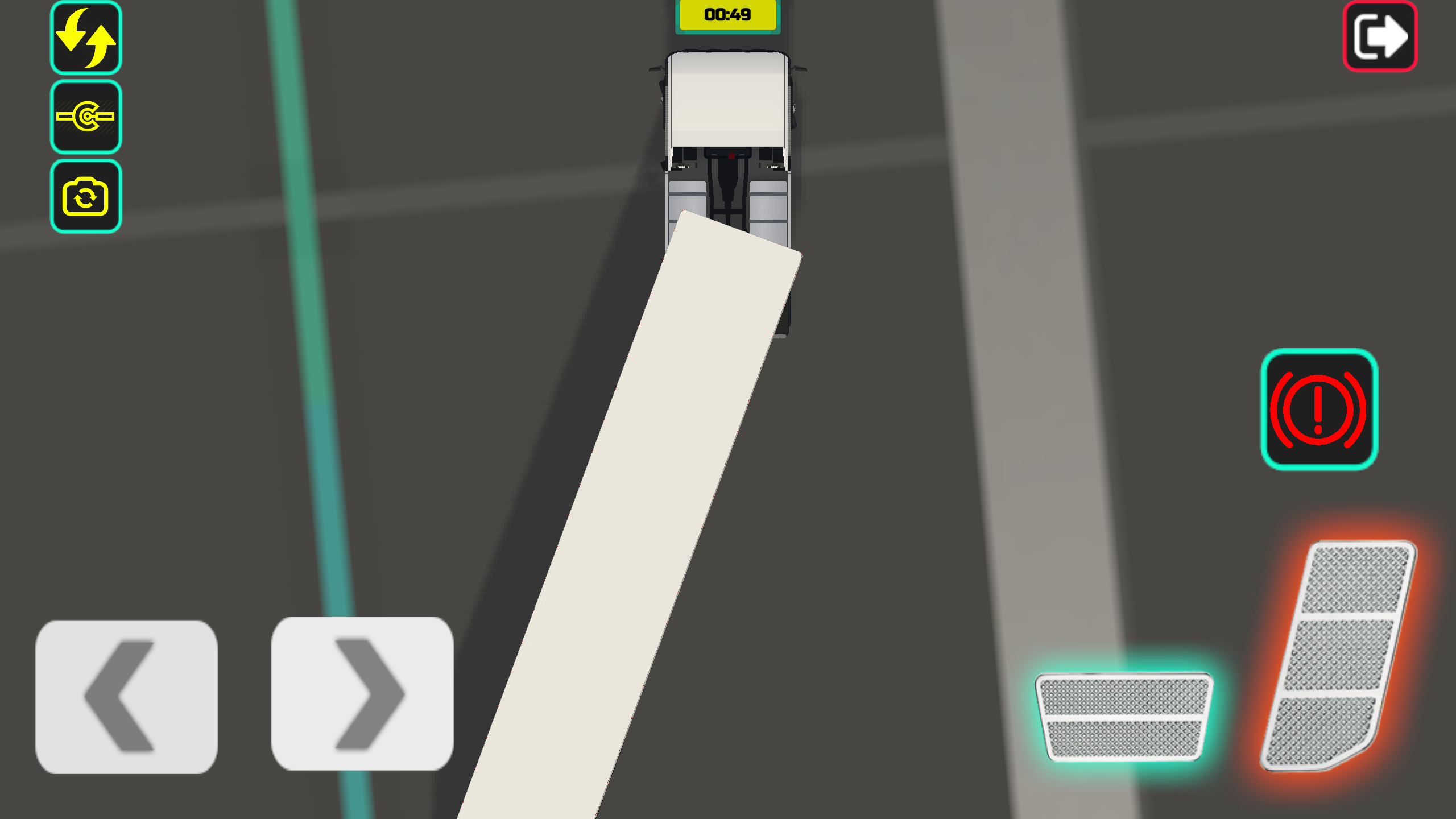Select the restart level icon
1456x819 pixels.
(85, 38)
